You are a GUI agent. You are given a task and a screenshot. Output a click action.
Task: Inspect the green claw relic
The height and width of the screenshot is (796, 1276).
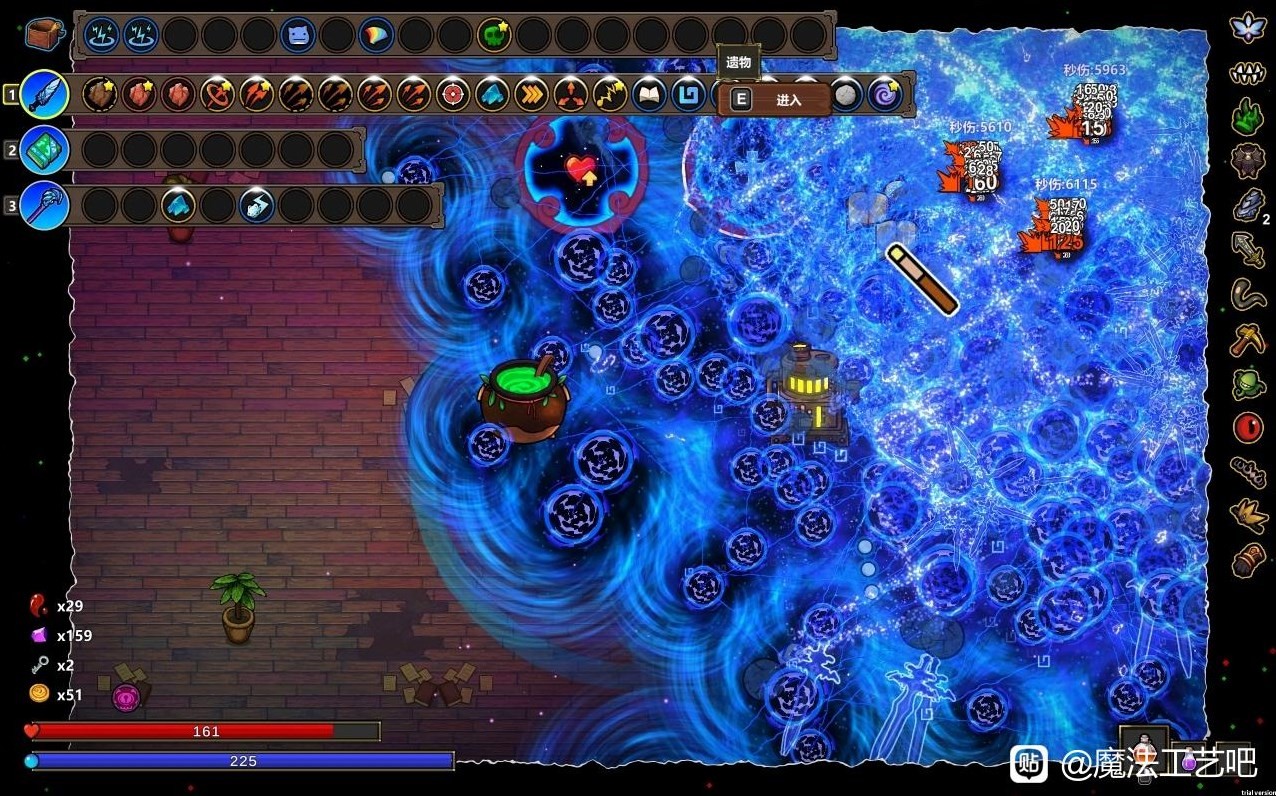tap(1248, 118)
